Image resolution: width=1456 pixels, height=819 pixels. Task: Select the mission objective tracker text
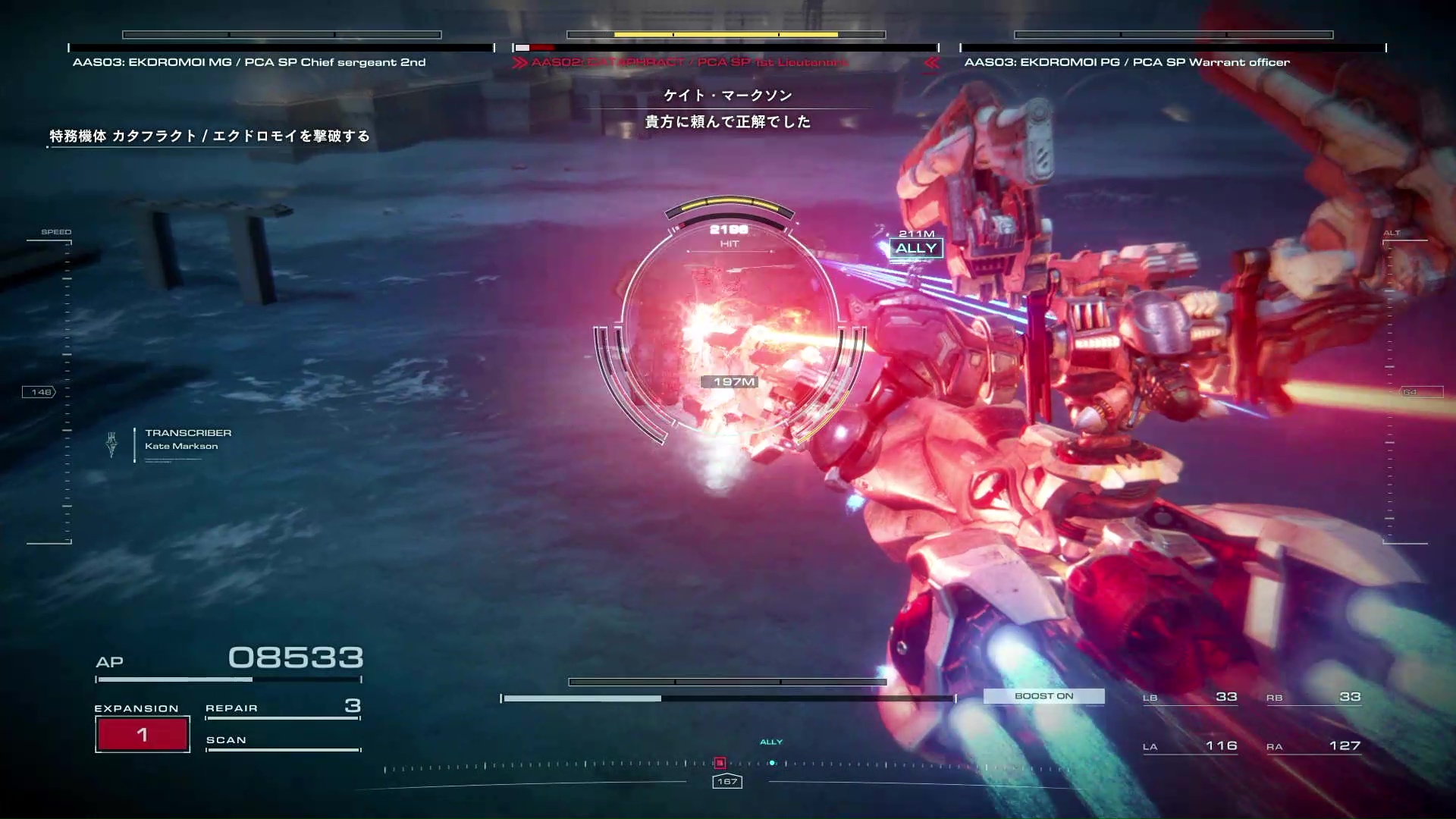(x=209, y=136)
